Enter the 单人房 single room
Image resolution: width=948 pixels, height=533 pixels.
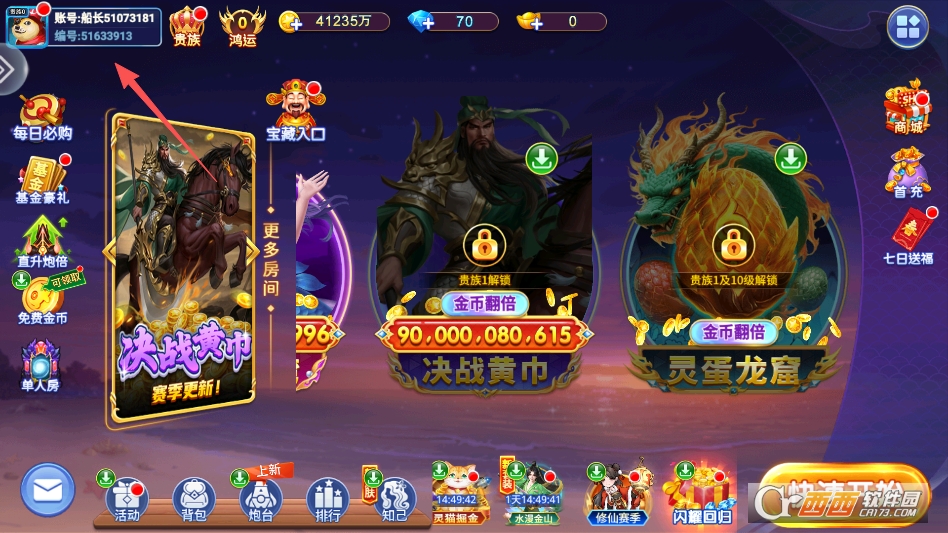[41, 365]
